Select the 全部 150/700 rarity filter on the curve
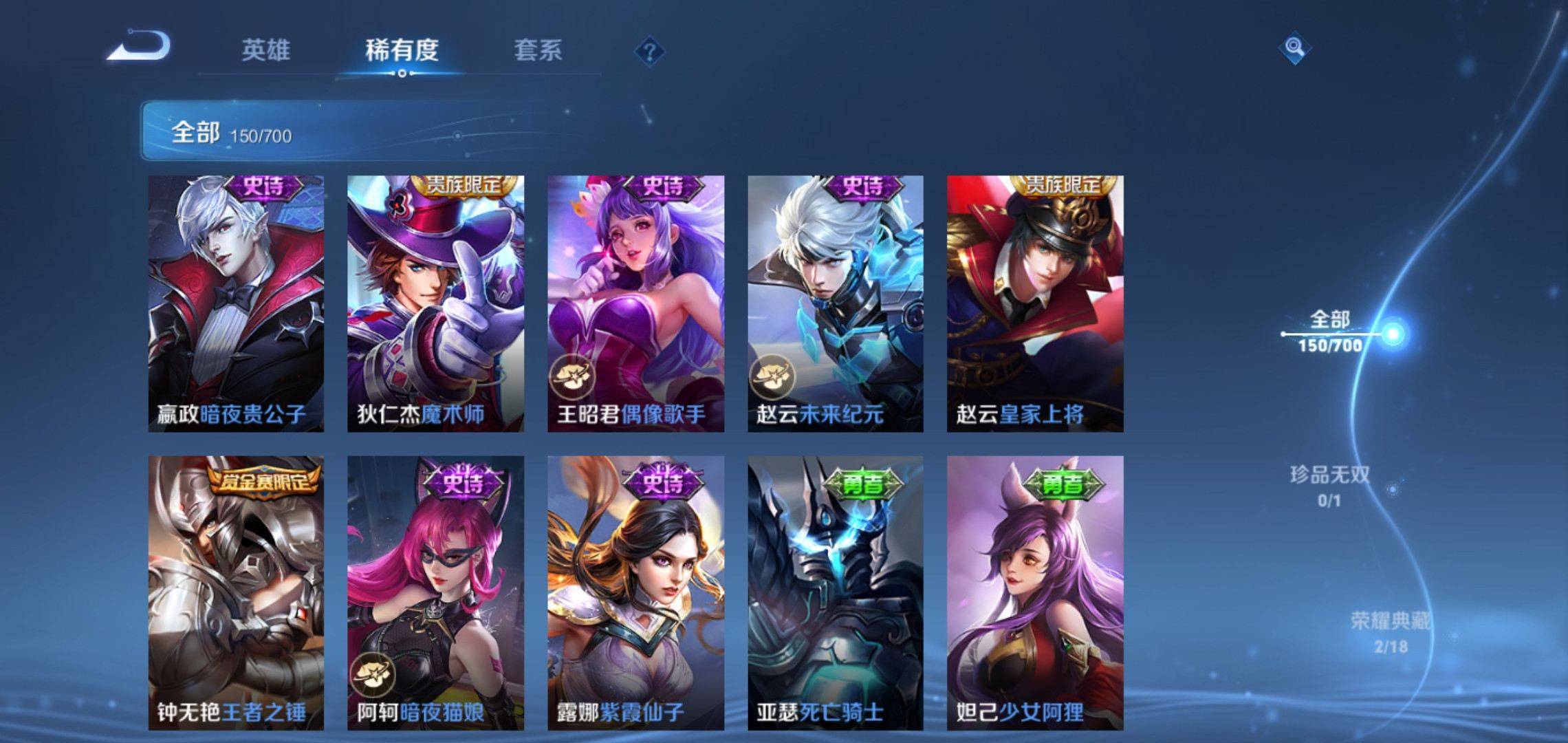1568x743 pixels. 1331,332
